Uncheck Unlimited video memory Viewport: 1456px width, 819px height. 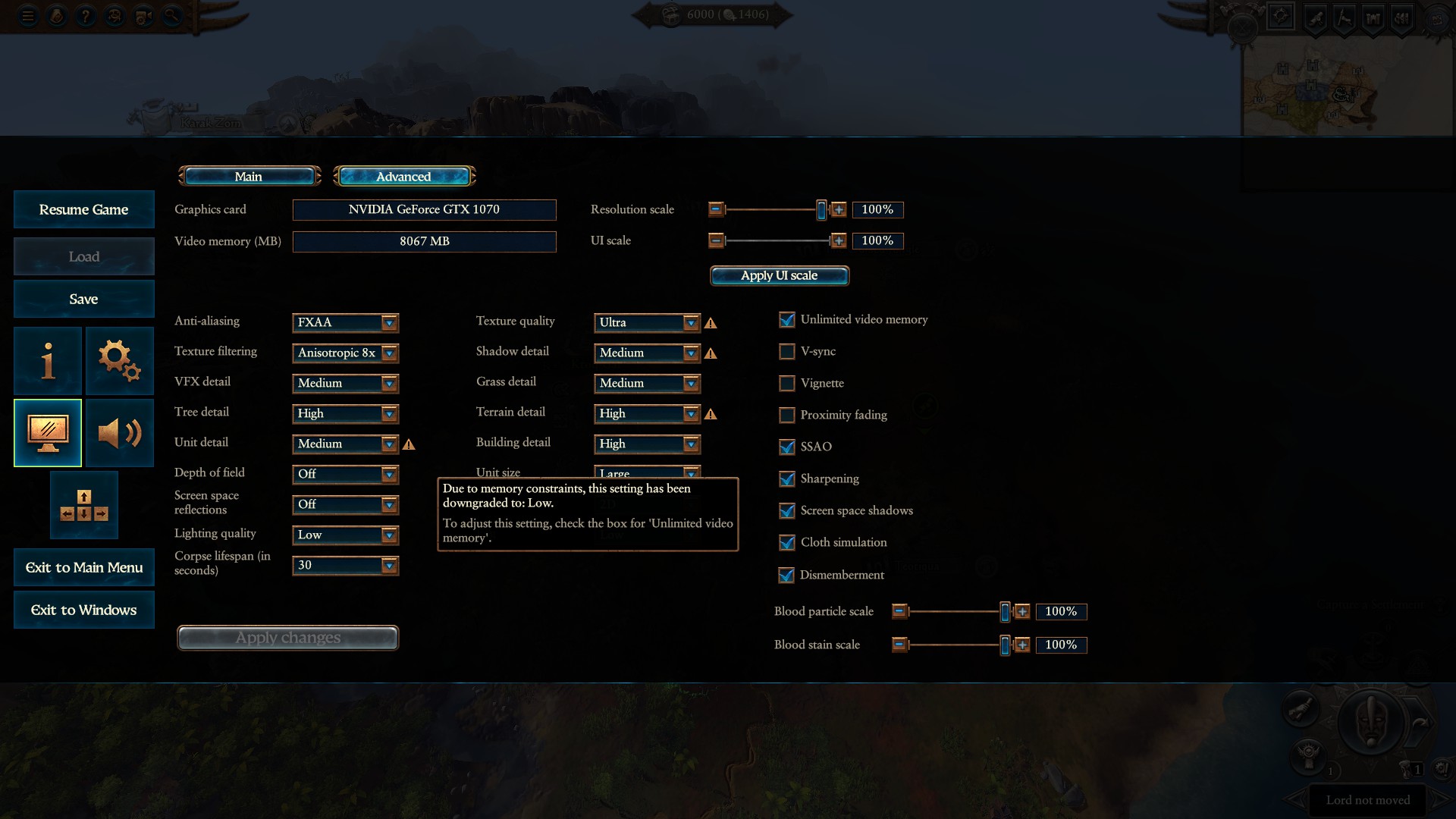(787, 320)
